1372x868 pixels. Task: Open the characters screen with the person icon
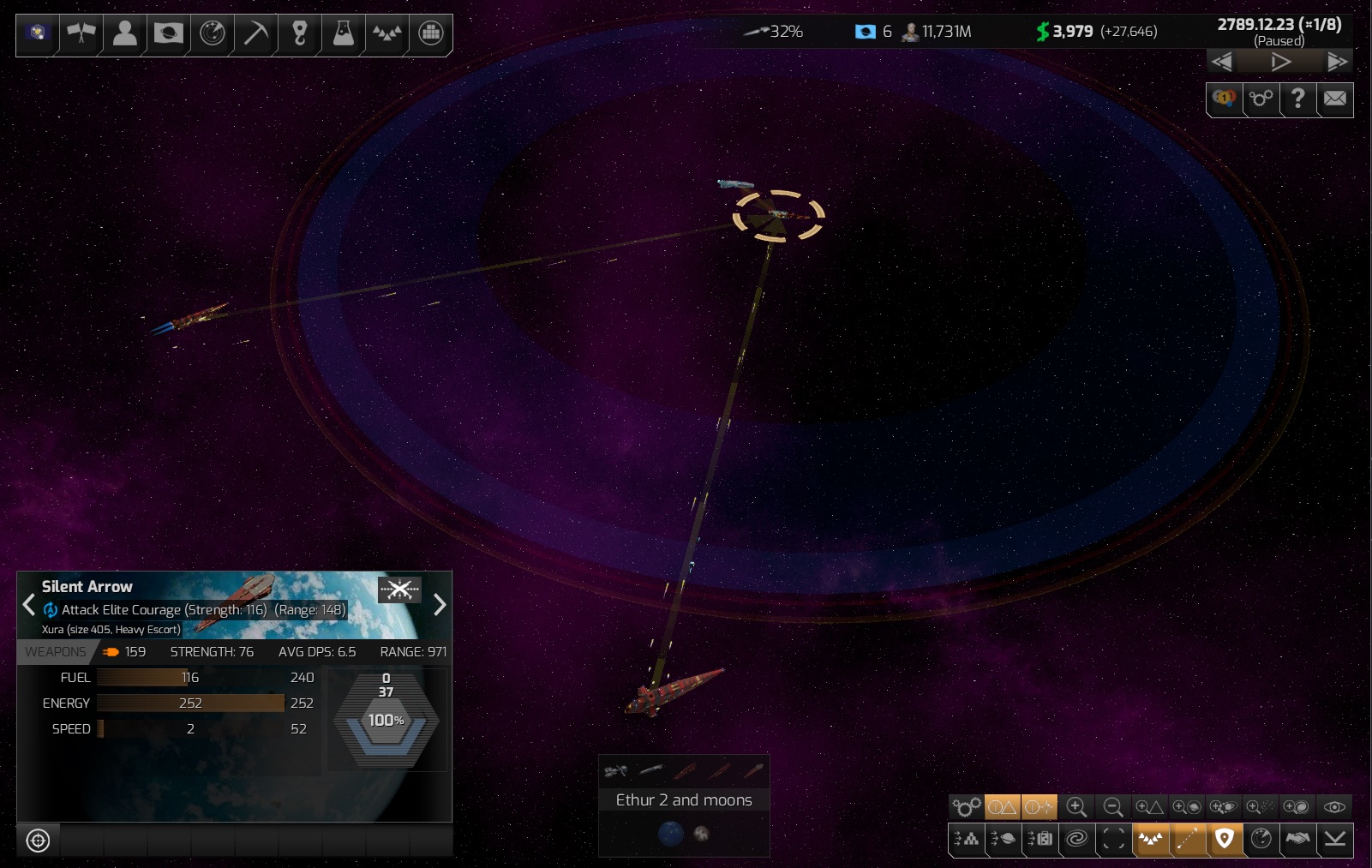(125, 33)
